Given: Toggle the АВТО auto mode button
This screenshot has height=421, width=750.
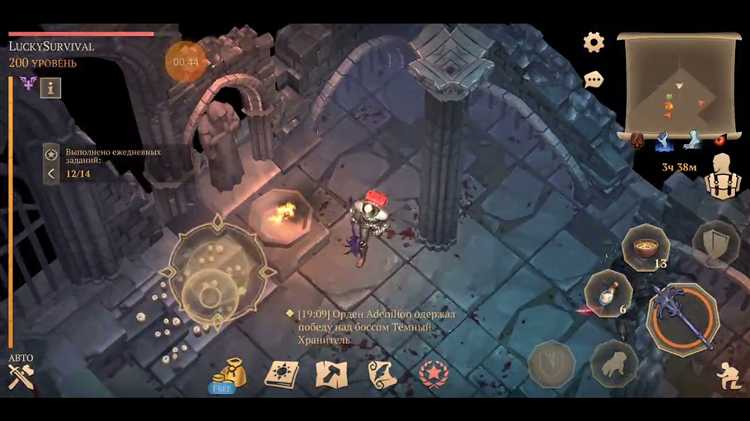Looking at the screenshot, I should point(21,372).
